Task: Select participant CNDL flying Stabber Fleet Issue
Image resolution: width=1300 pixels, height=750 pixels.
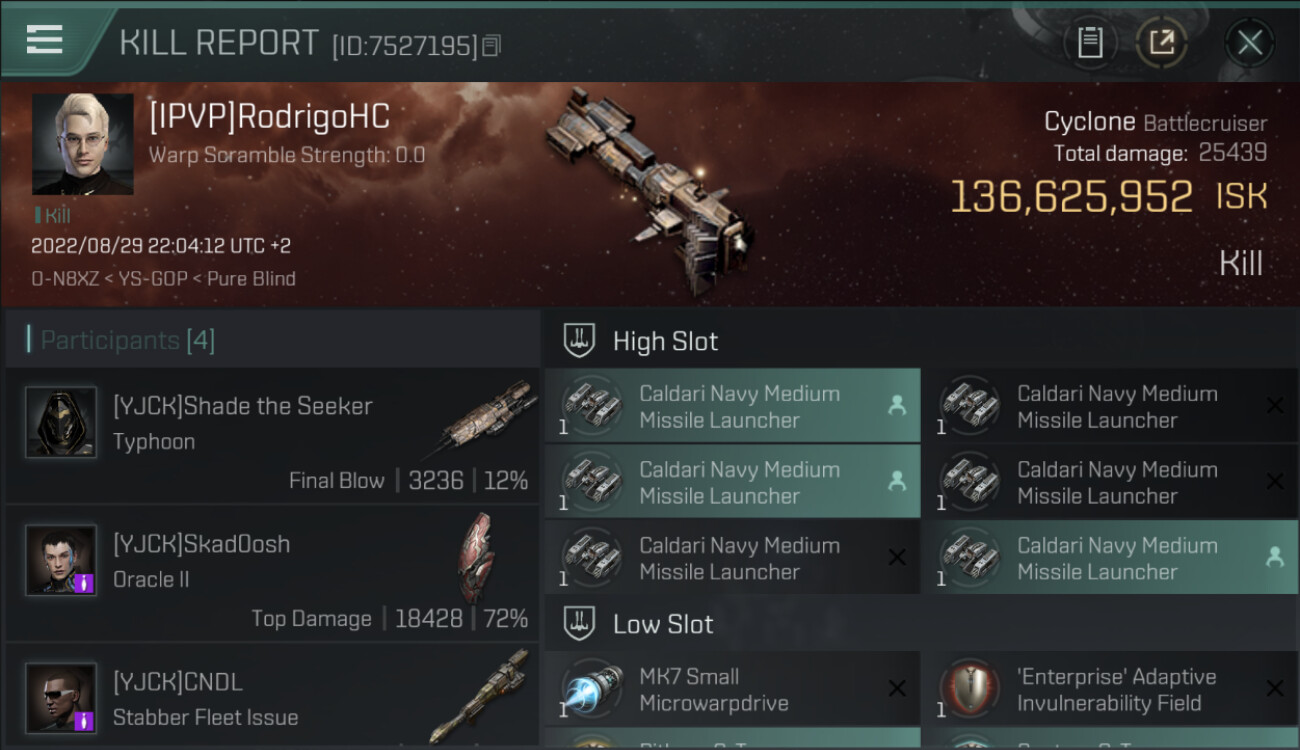Action: 272,698
